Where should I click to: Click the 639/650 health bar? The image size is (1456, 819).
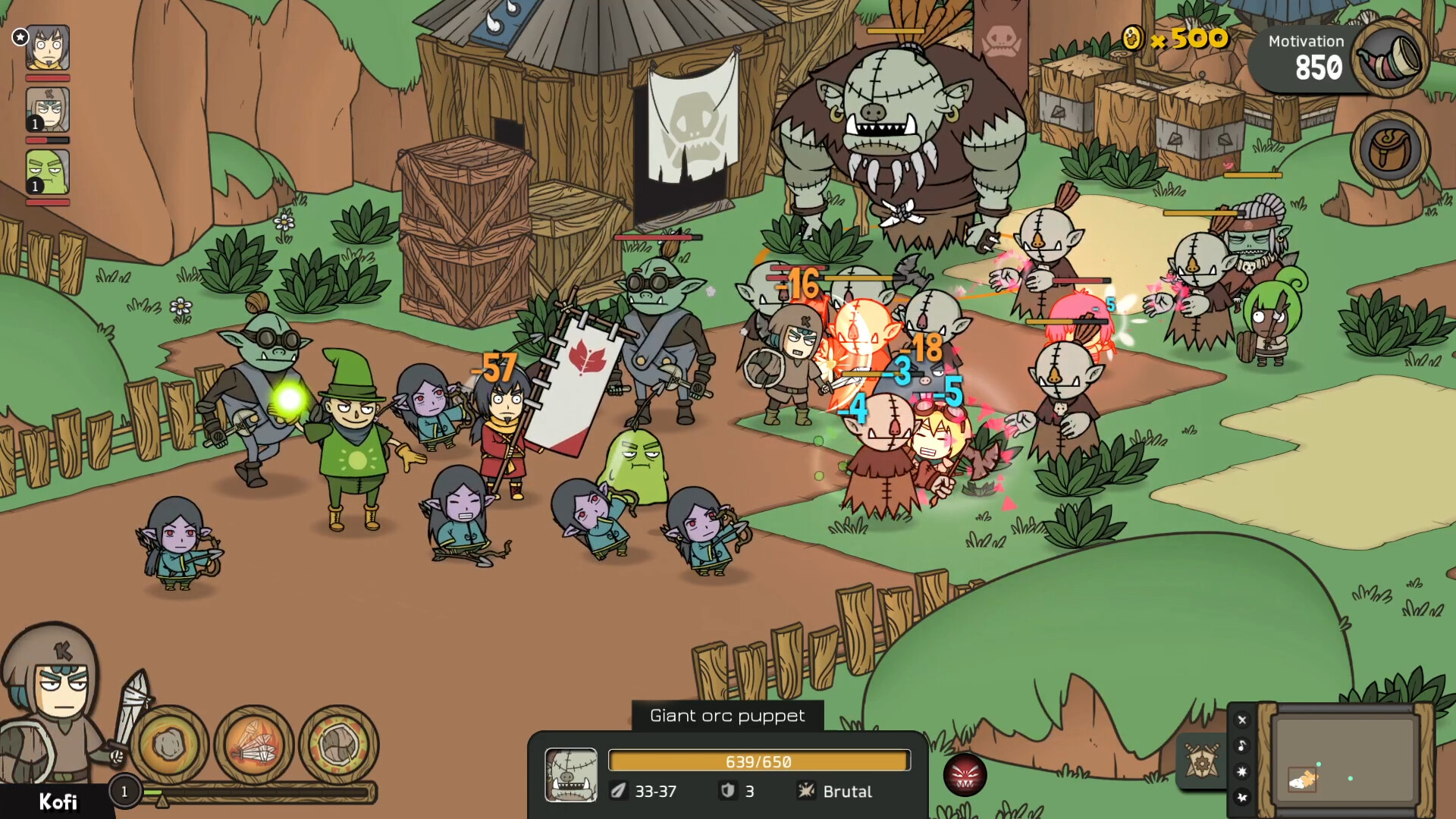(758, 761)
